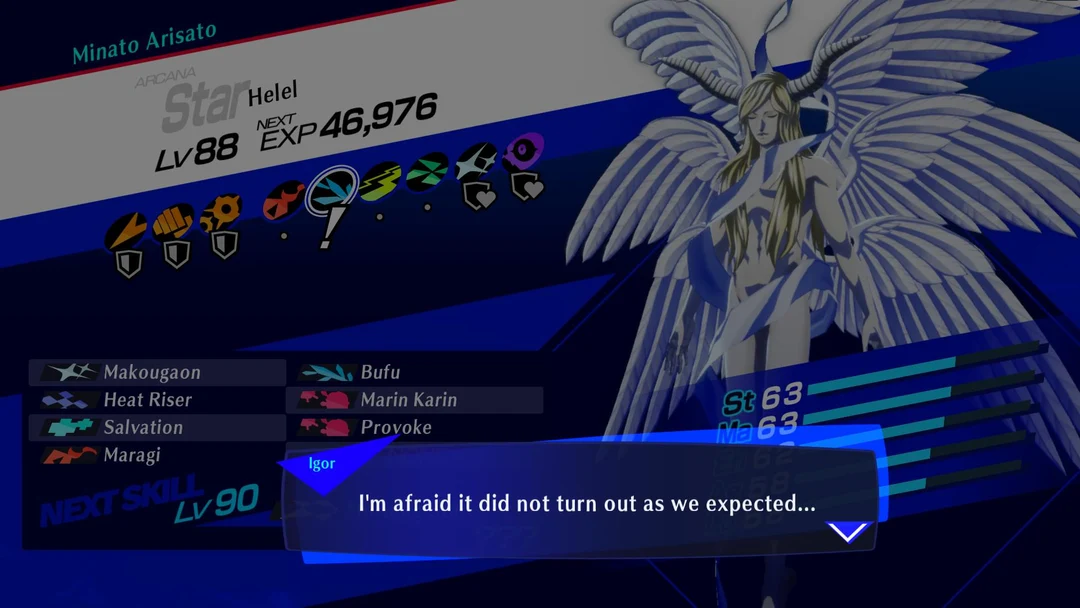Select the Provoke skill entry

click(396, 428)
